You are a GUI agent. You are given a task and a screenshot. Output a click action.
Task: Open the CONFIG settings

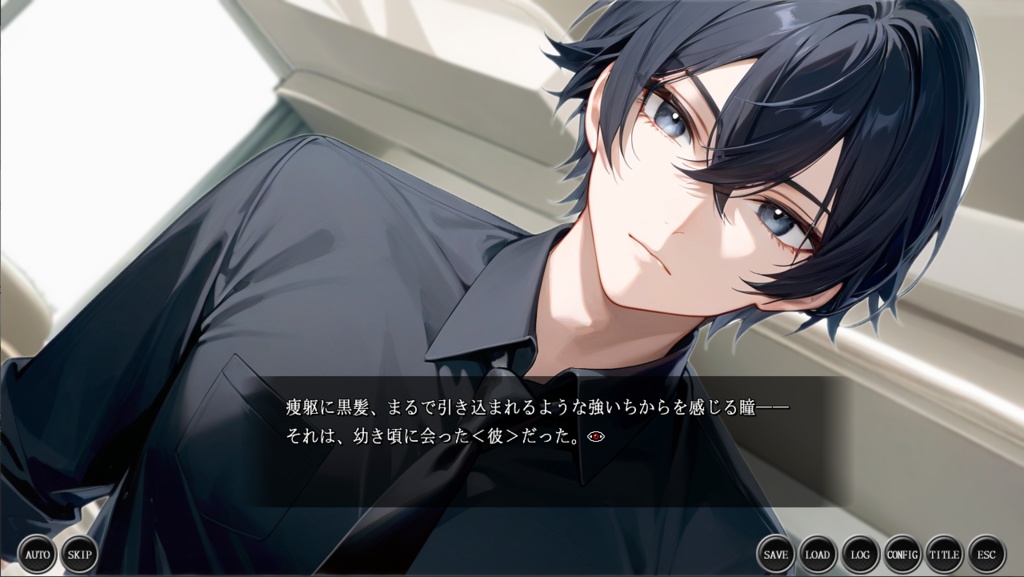(x=902, y=554)
